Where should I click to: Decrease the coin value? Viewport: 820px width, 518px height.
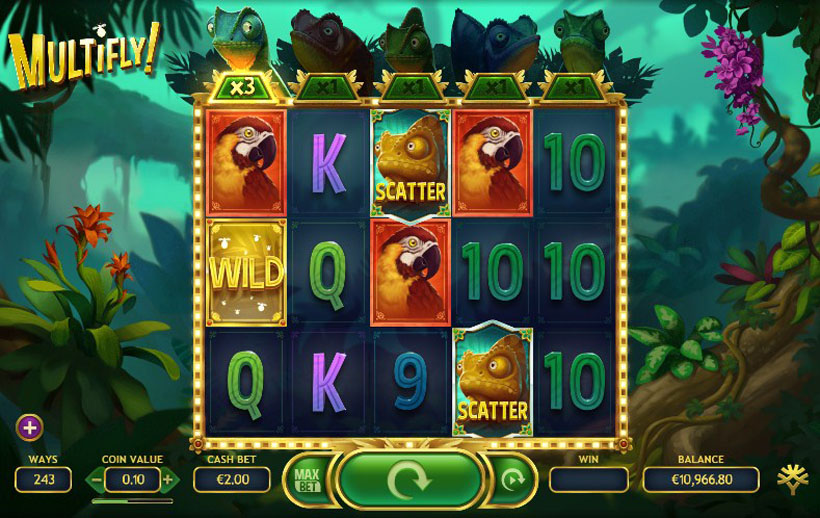97,480
